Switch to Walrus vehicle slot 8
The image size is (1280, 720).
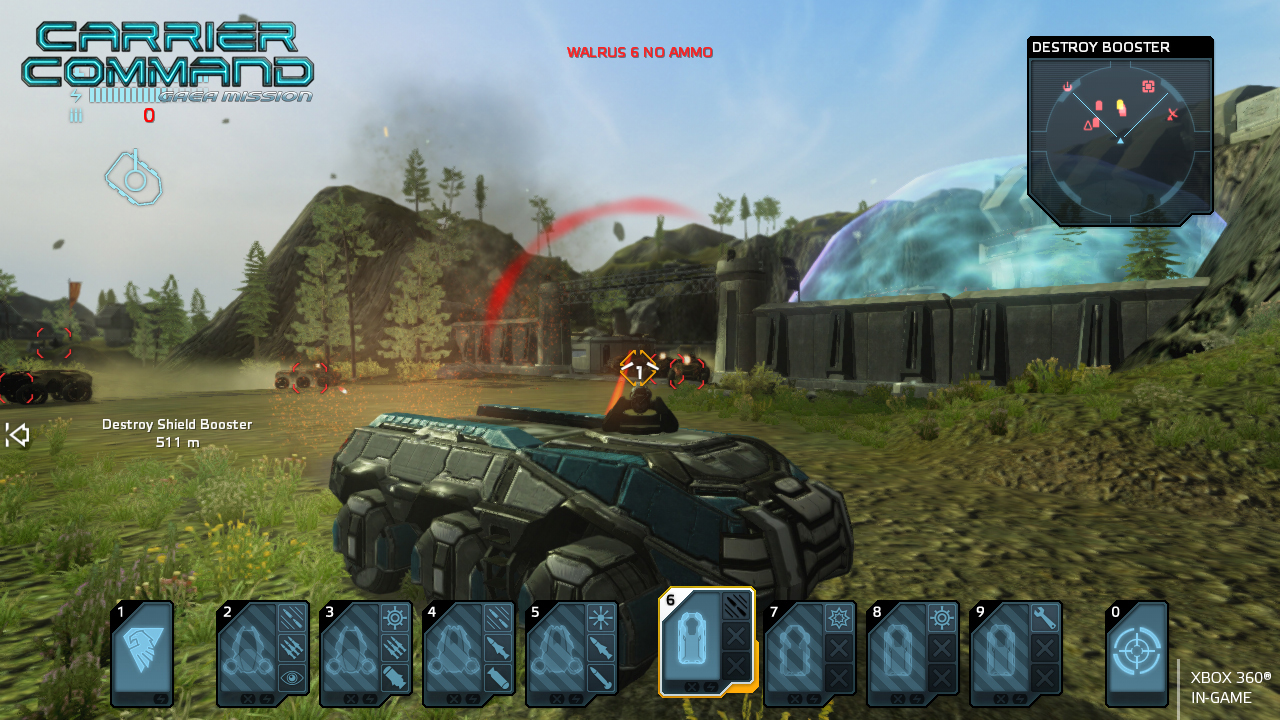click(x=913, y=653)
